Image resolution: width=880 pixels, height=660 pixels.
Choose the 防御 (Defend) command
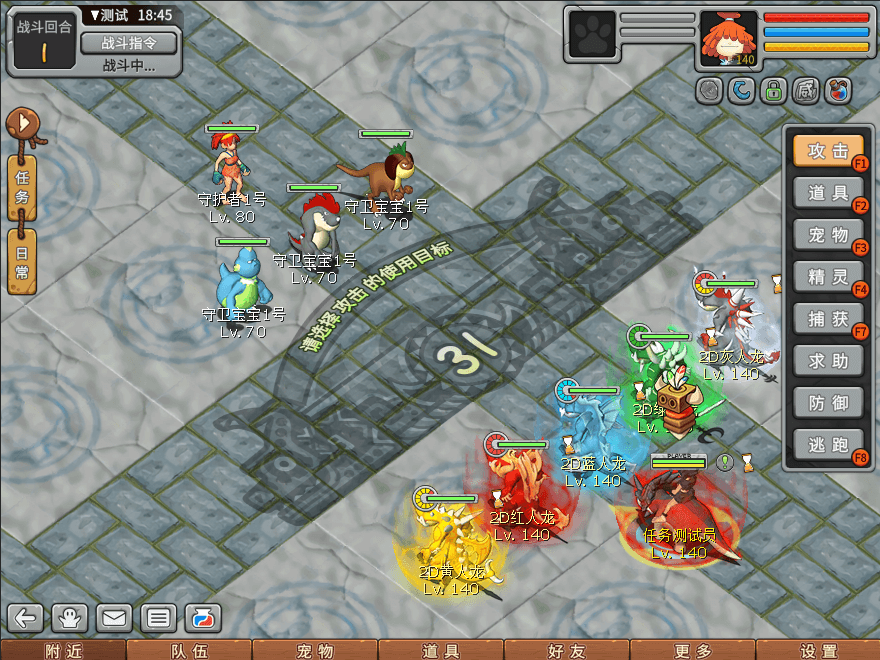click(827, 403)
